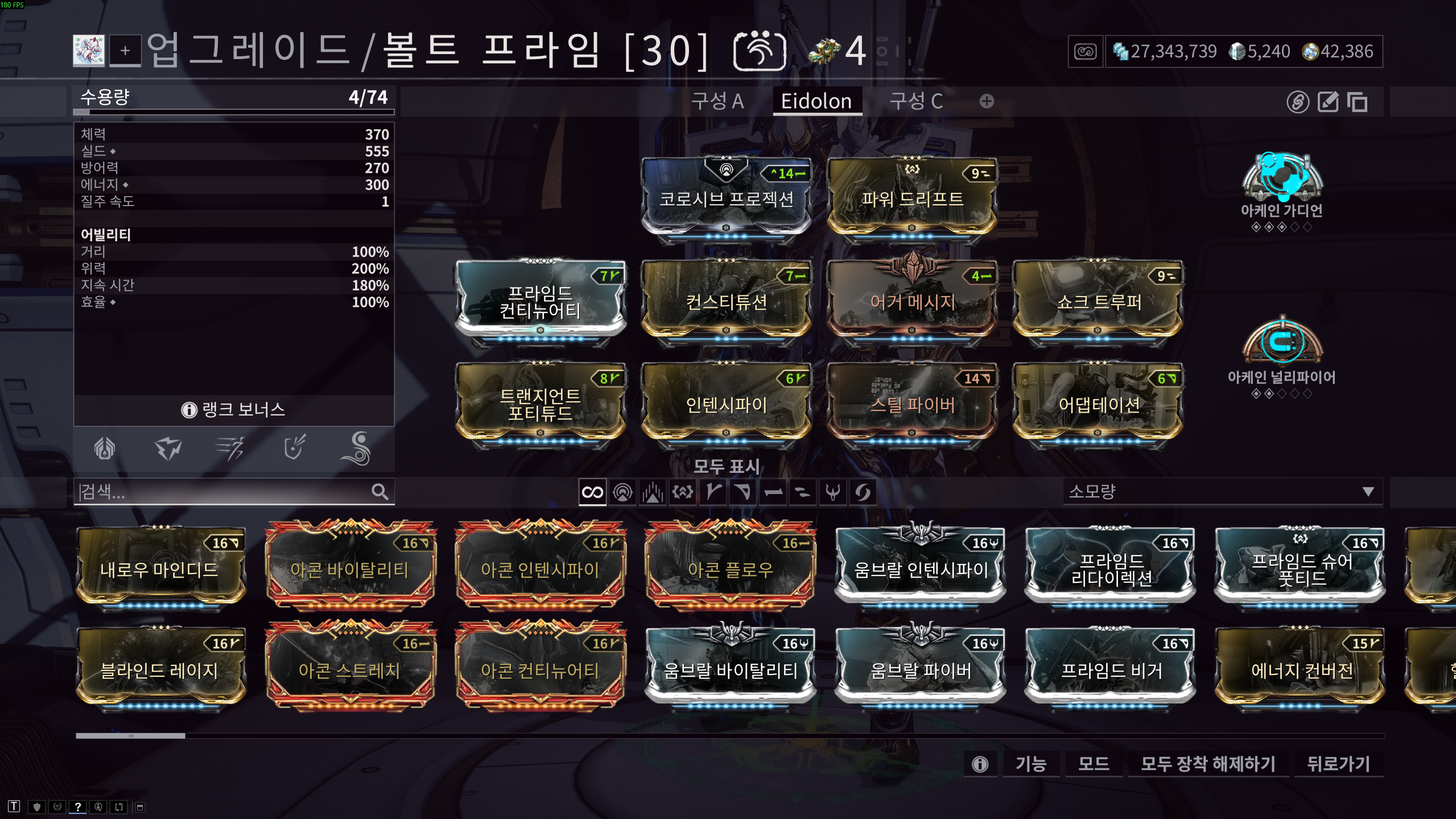
Task: Open the 소모량 sort dropdown
Action: tap(1221, 491)
